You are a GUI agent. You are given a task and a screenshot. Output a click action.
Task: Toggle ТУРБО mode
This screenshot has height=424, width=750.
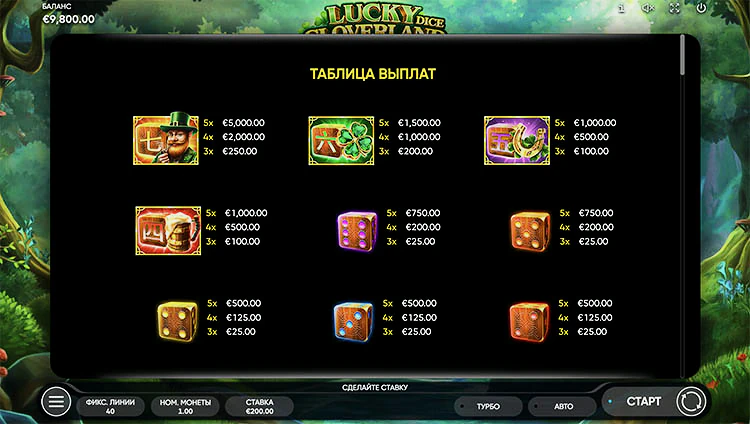click(488, 406)
